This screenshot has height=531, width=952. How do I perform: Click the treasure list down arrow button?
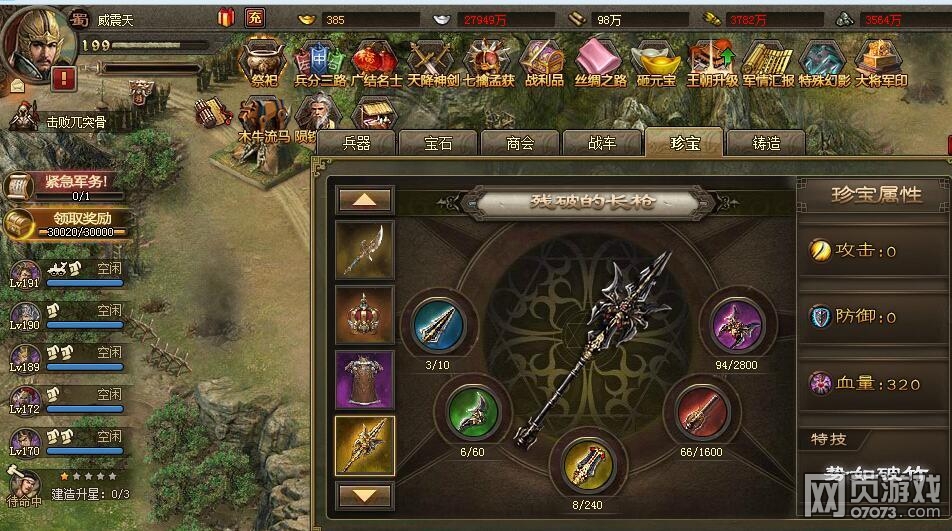364,495
